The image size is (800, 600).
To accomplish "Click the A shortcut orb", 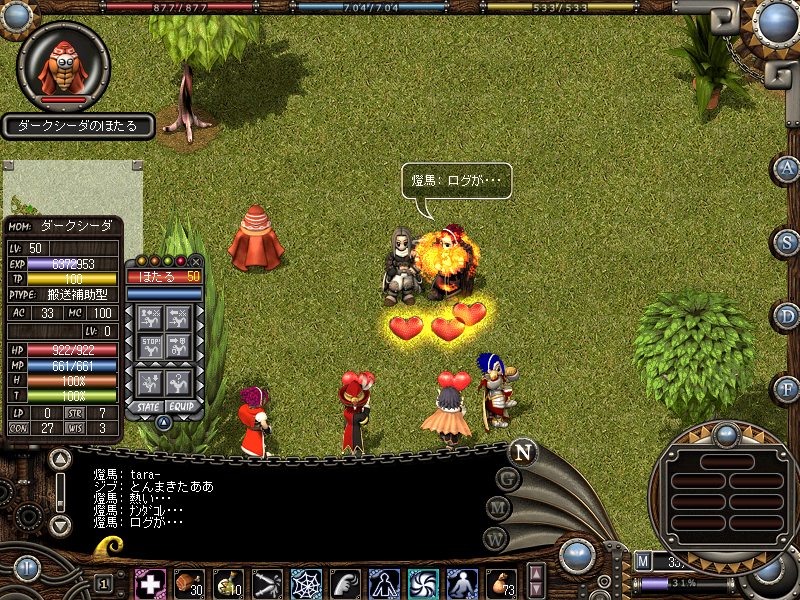I will 787,168.
